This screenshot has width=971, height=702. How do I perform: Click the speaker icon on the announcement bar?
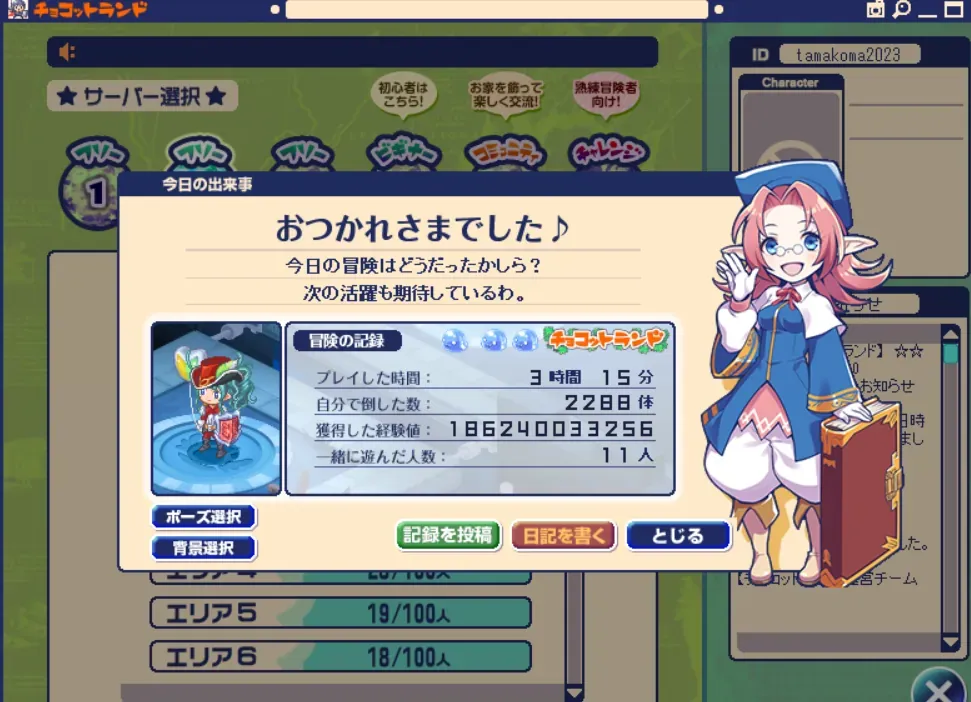pos(68,52)
